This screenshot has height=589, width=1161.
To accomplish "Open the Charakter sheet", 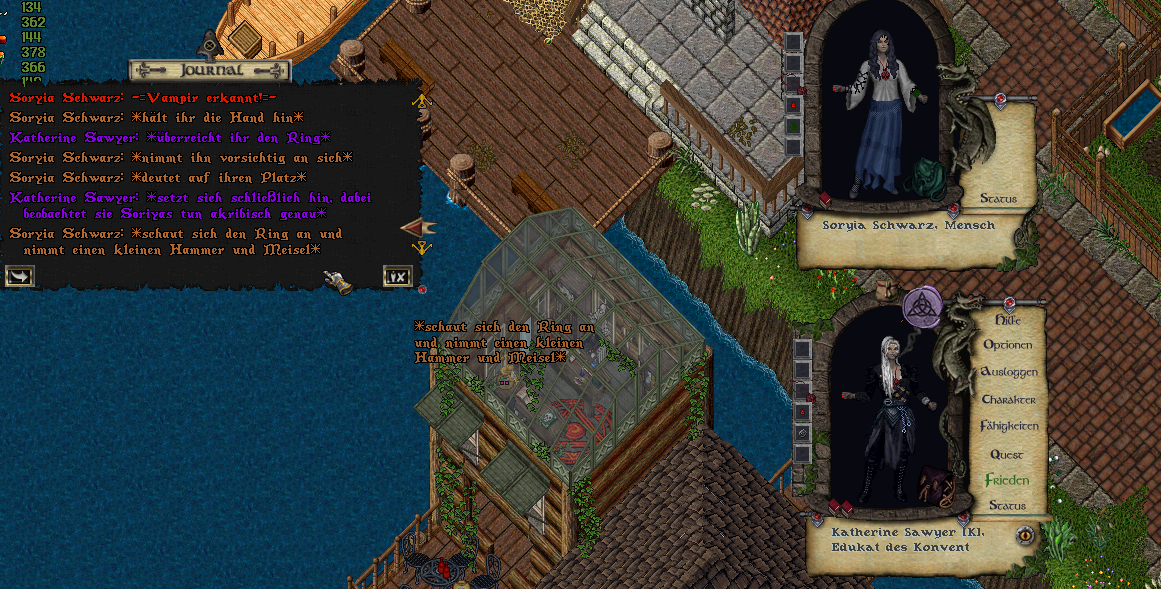I will click(1008, 399).
